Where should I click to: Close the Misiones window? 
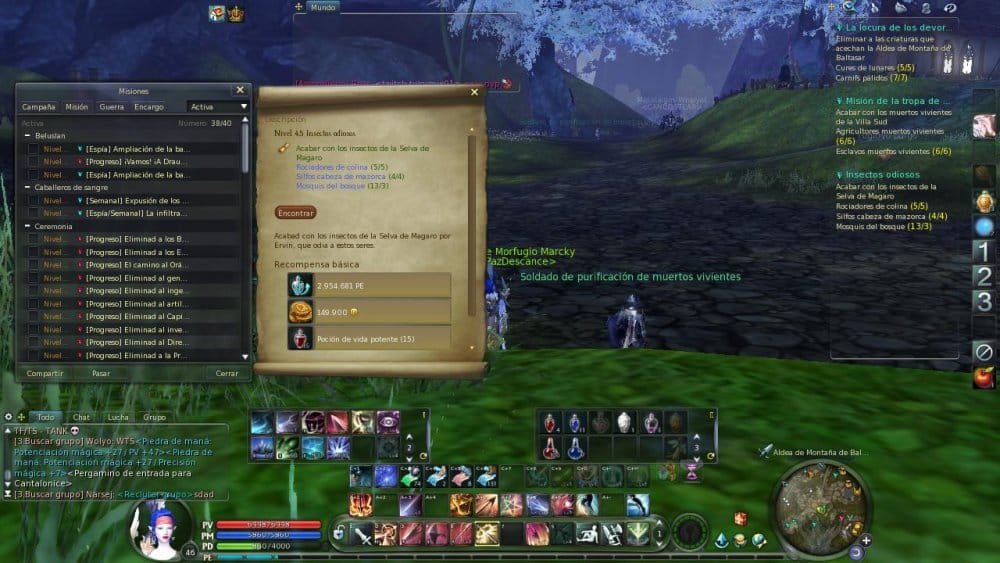[239, 90]
